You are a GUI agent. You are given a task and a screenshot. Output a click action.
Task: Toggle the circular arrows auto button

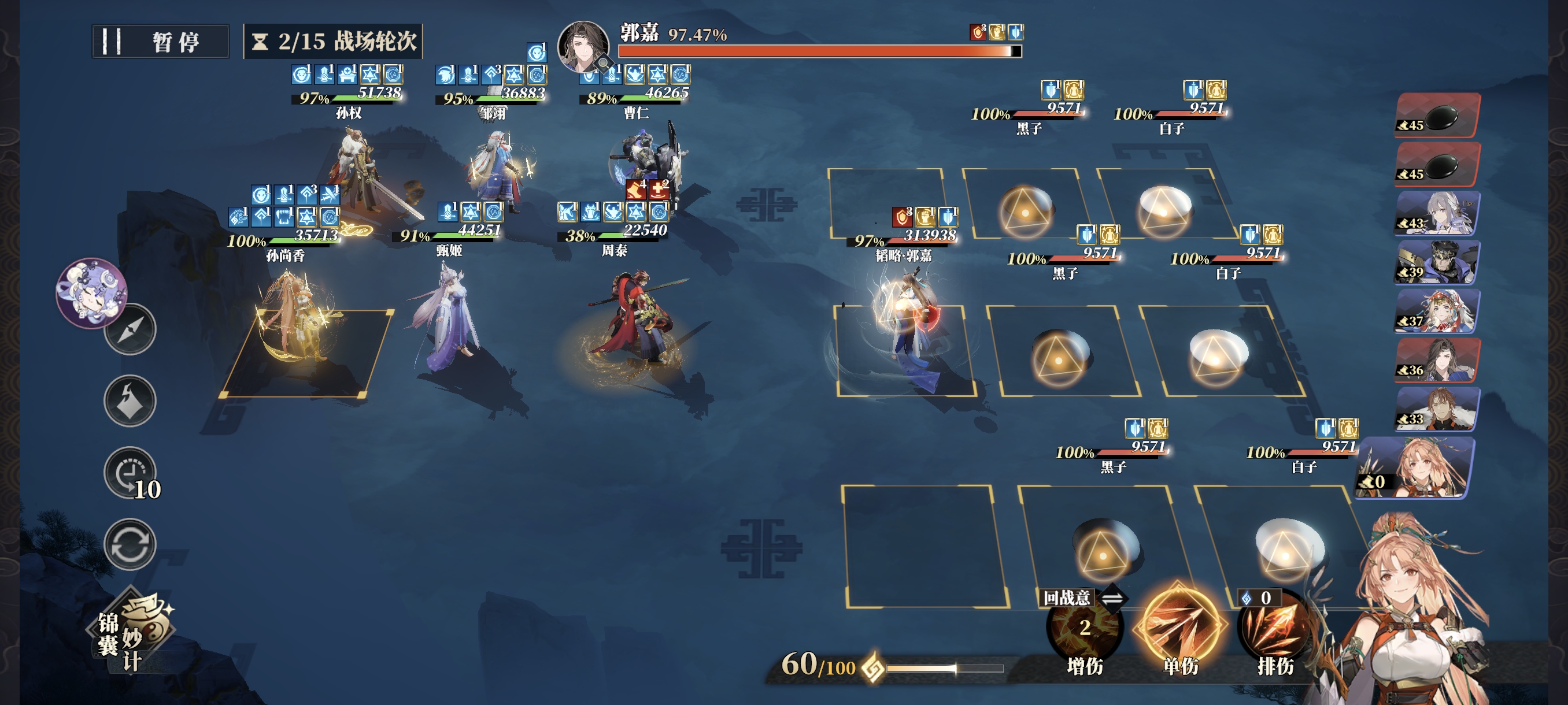pyautogui.click(x=130, y=544)
